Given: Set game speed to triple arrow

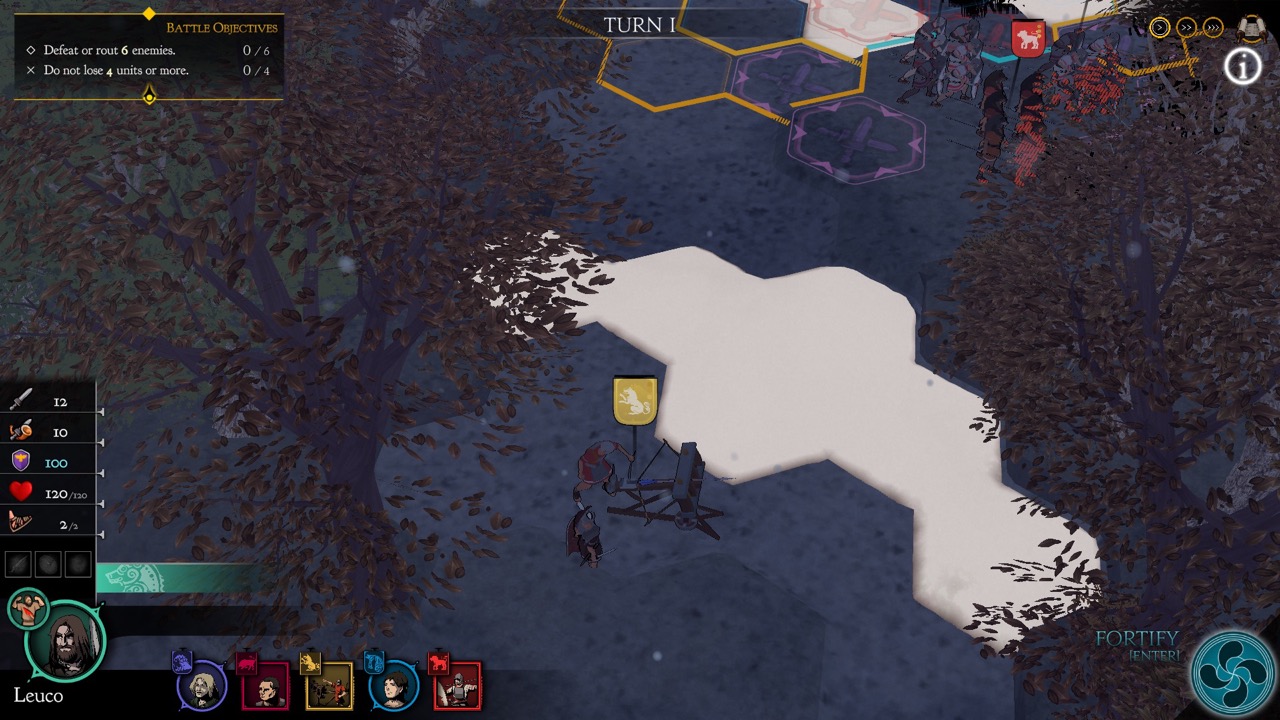Looking at the screenshot, I should 1212,28.
